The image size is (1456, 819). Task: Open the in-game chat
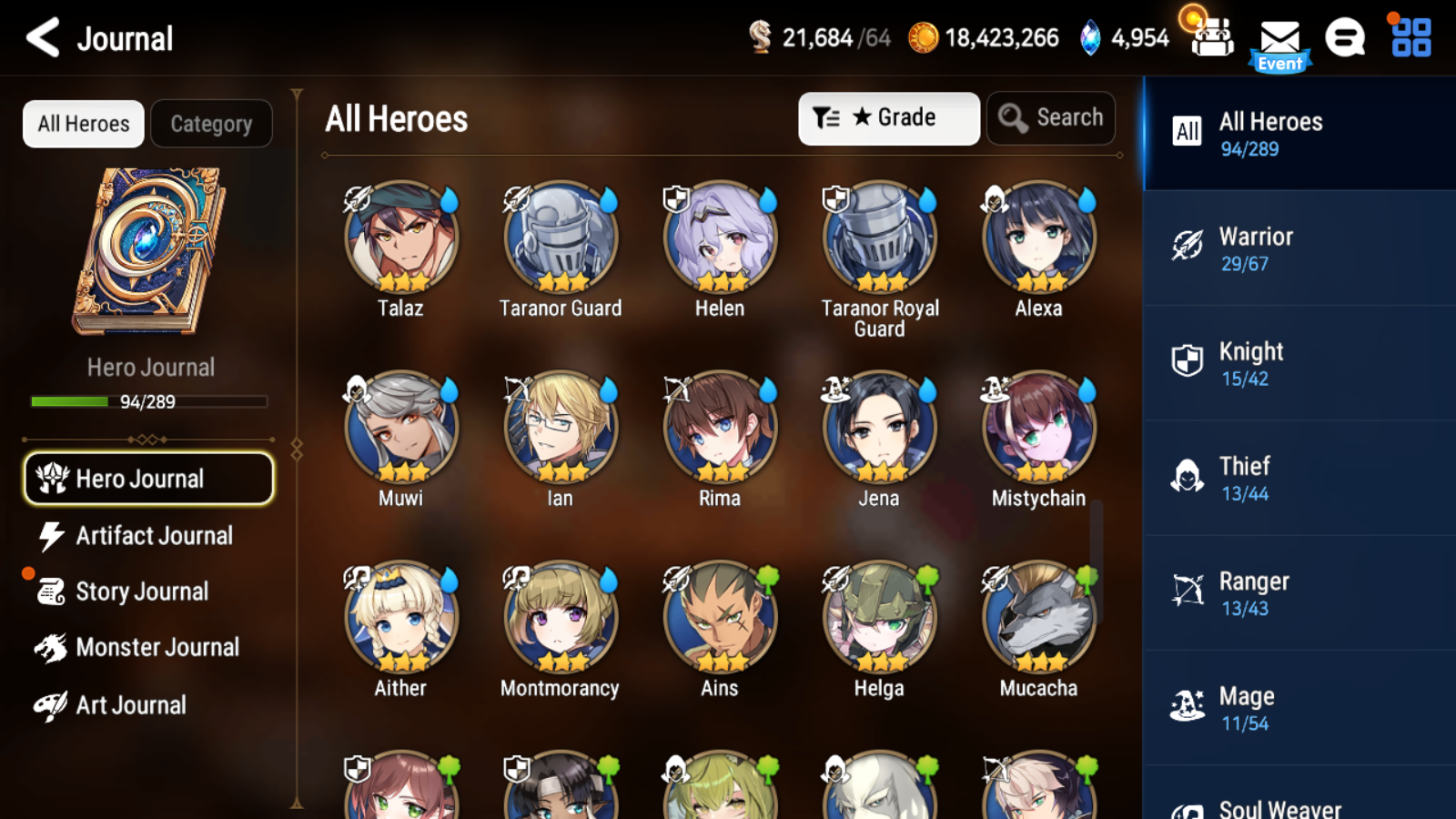click(x=1345, y=38)
